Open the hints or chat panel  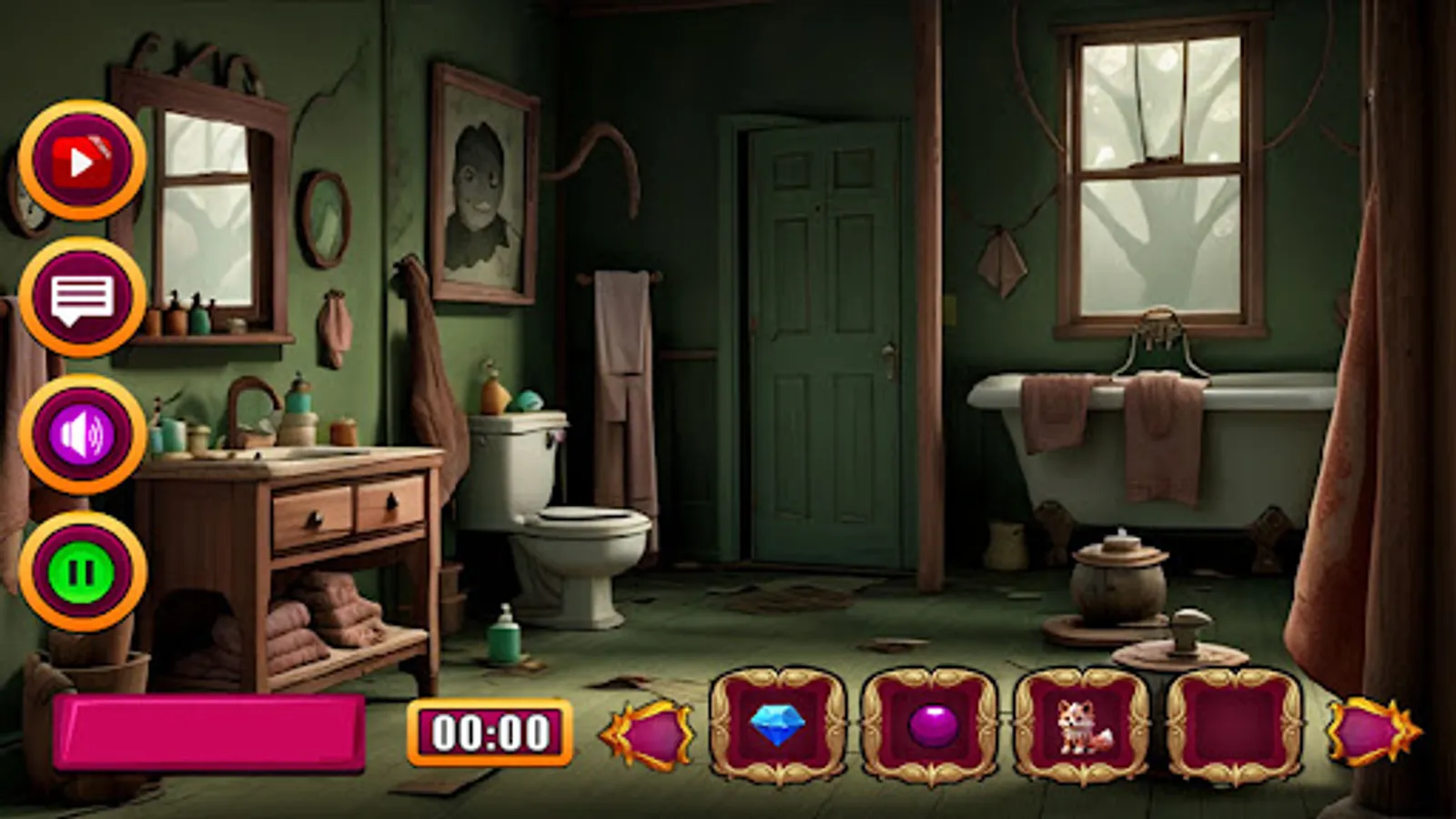point(82,296)
